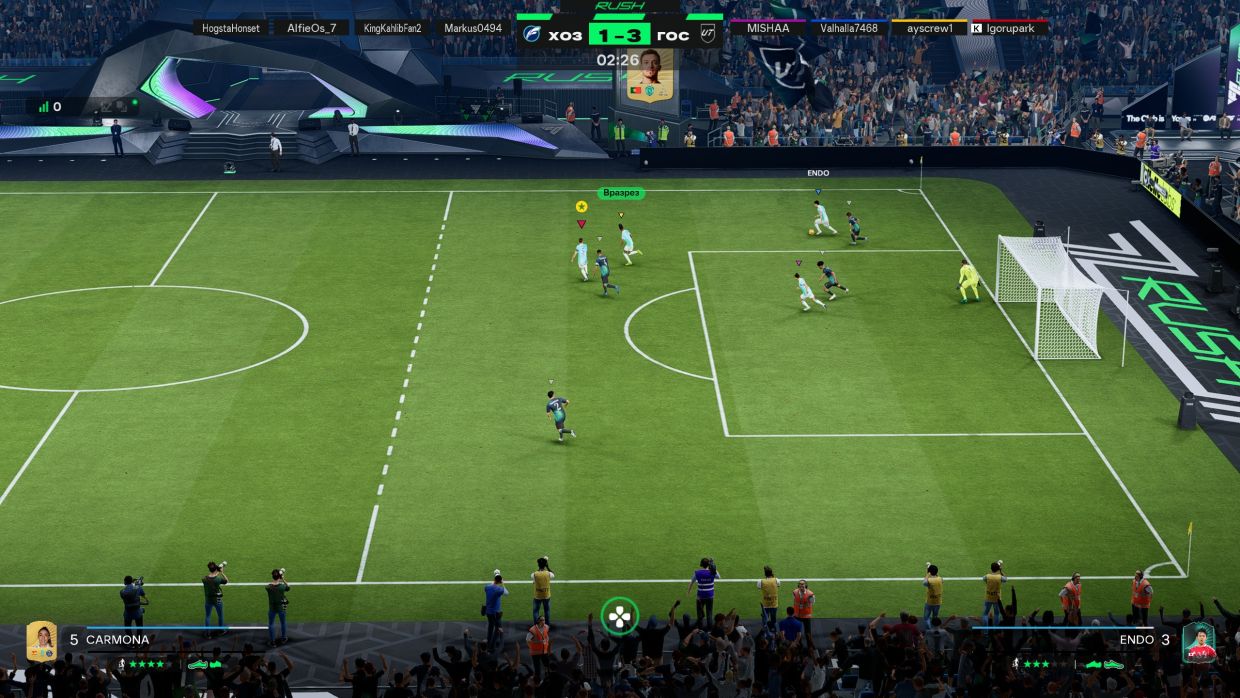Open the Carmona player card portrait
This screenshot has width=1240, height=698.
point(41,641)
